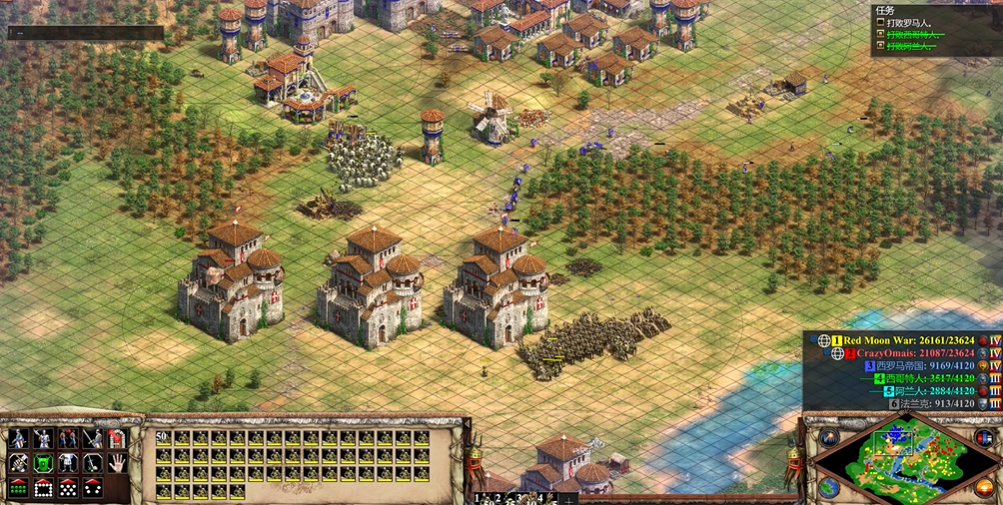The image size is (1003, 505).
Task: Select the aggressive stance command icon
Action: point(19,439)
